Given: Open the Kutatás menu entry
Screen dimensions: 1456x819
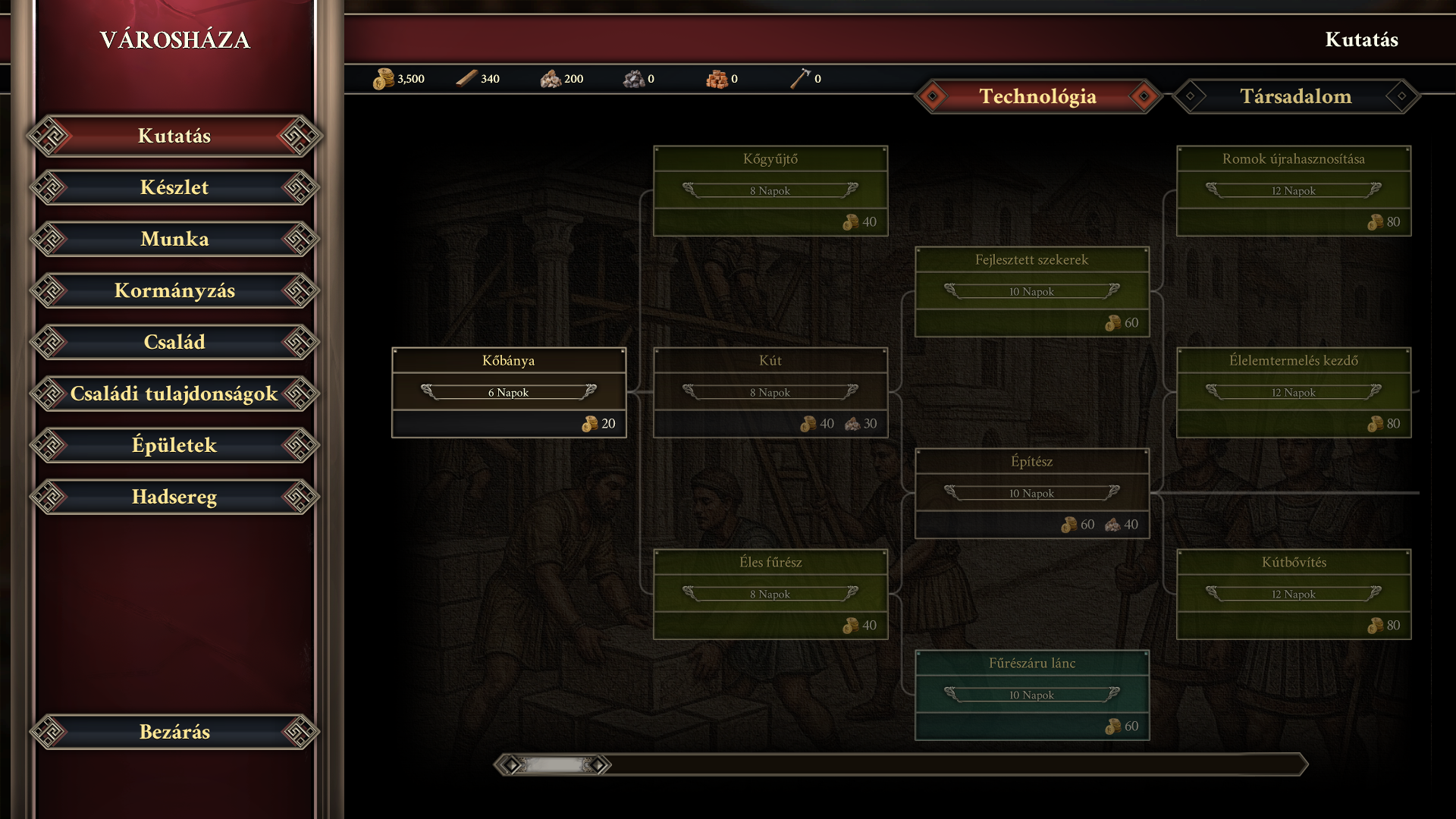Looking at the screenshot, I should click(x=174, y=136).
